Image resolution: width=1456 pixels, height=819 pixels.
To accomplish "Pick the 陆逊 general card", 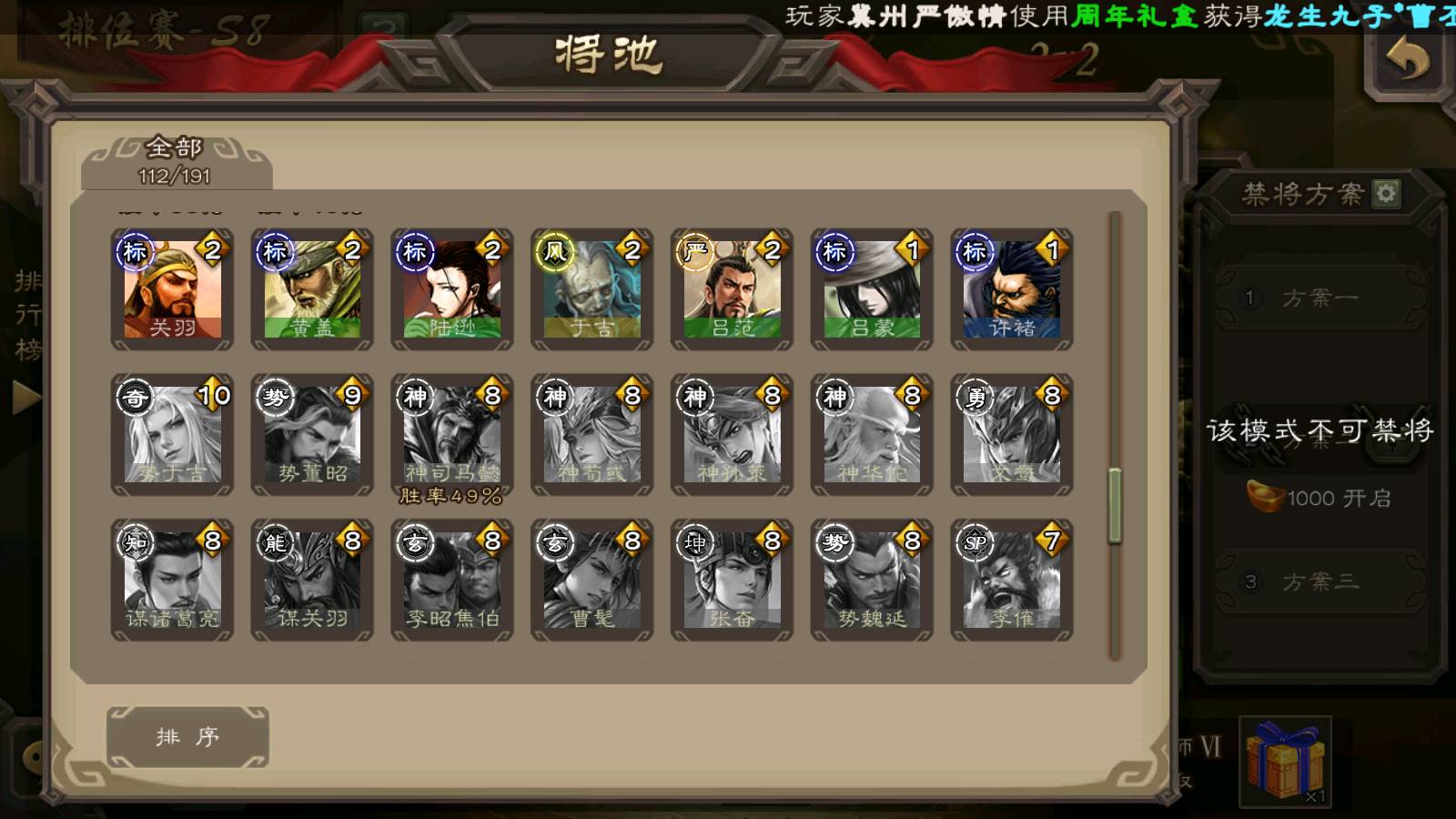I will pos(452,289).
